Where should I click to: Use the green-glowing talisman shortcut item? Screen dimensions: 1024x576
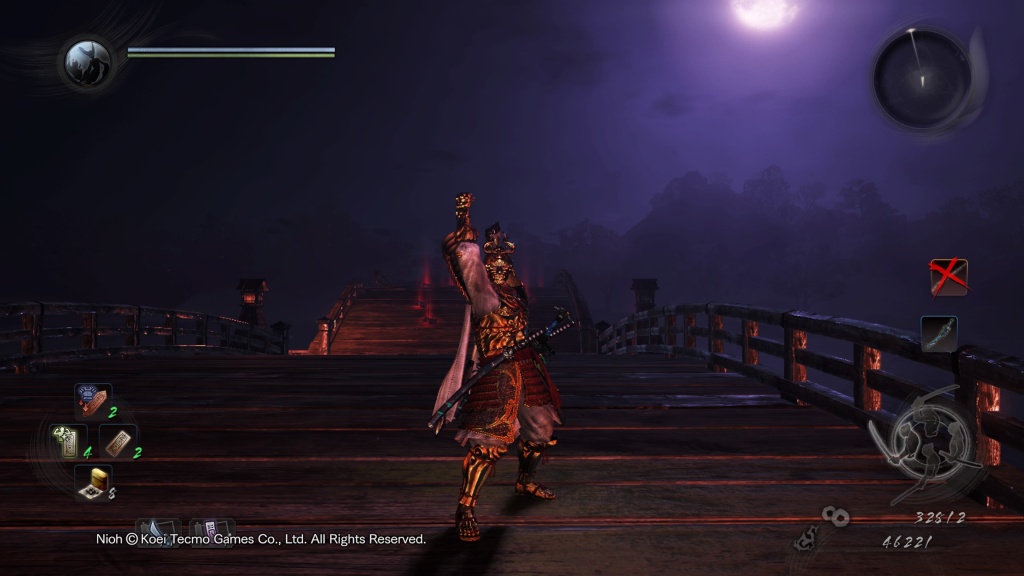tap(68, 442)
